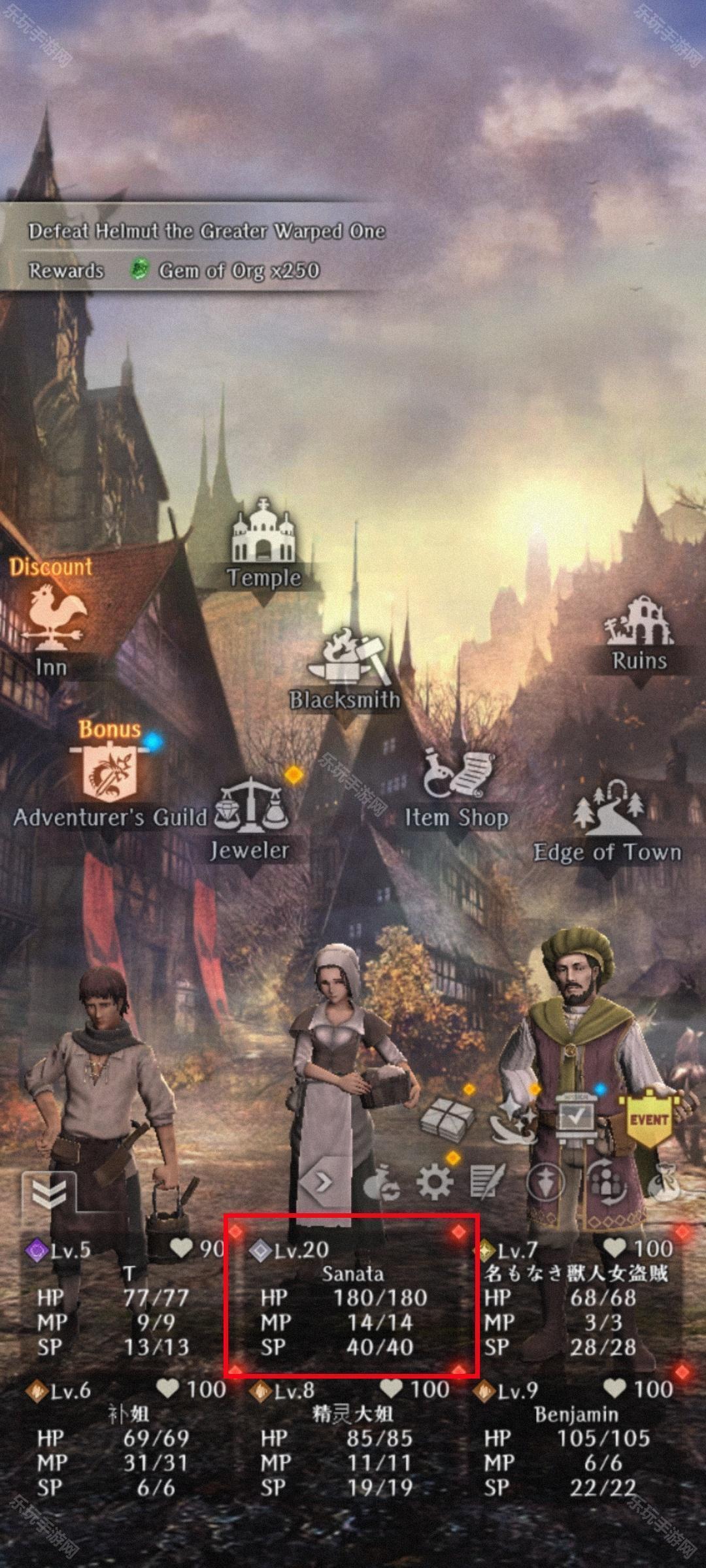706x1568 pixels.
Task: Go to the Ruins
Action: [x=639, y=632]
